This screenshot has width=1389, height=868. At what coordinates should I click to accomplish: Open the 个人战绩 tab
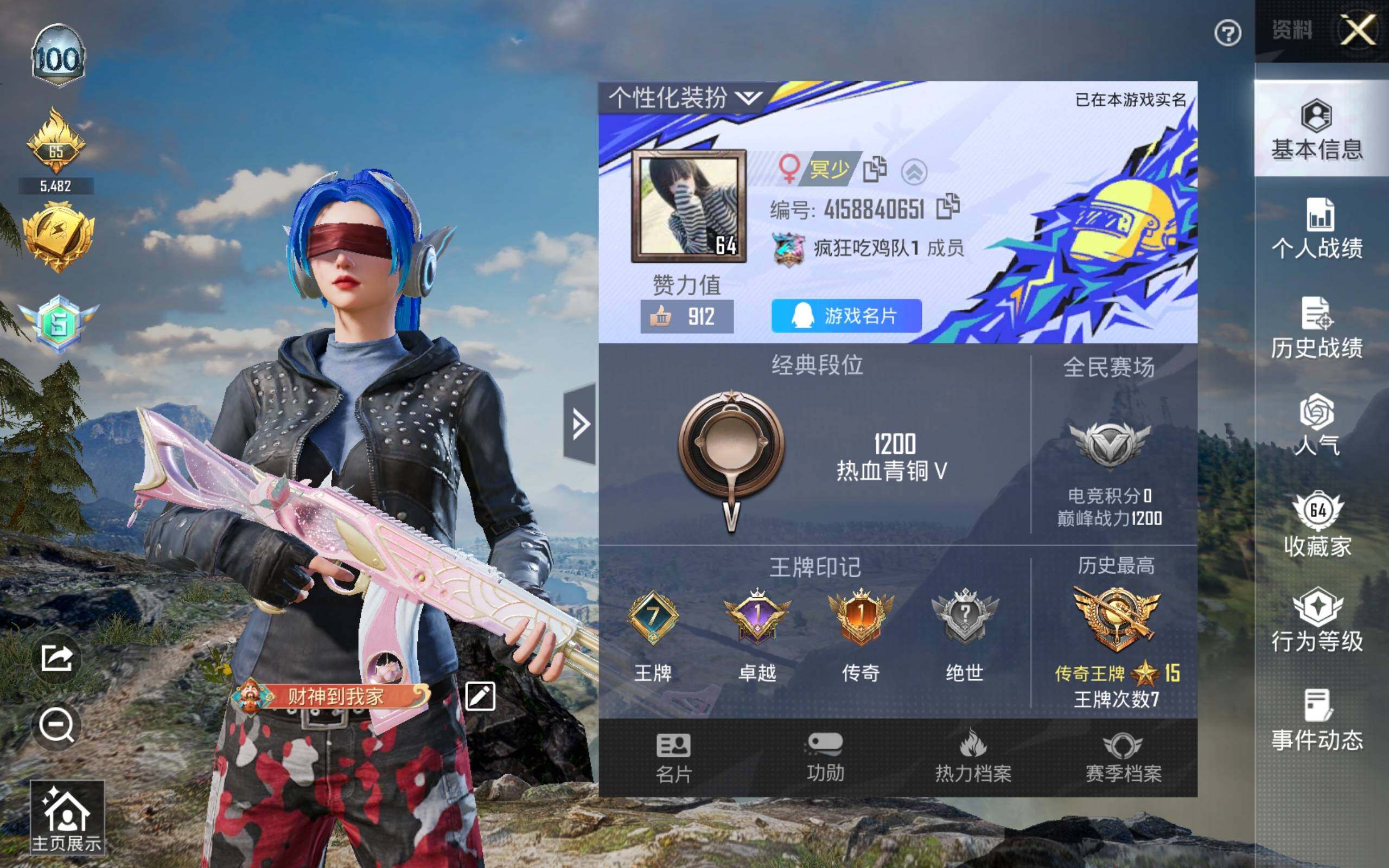point(1317,228)
